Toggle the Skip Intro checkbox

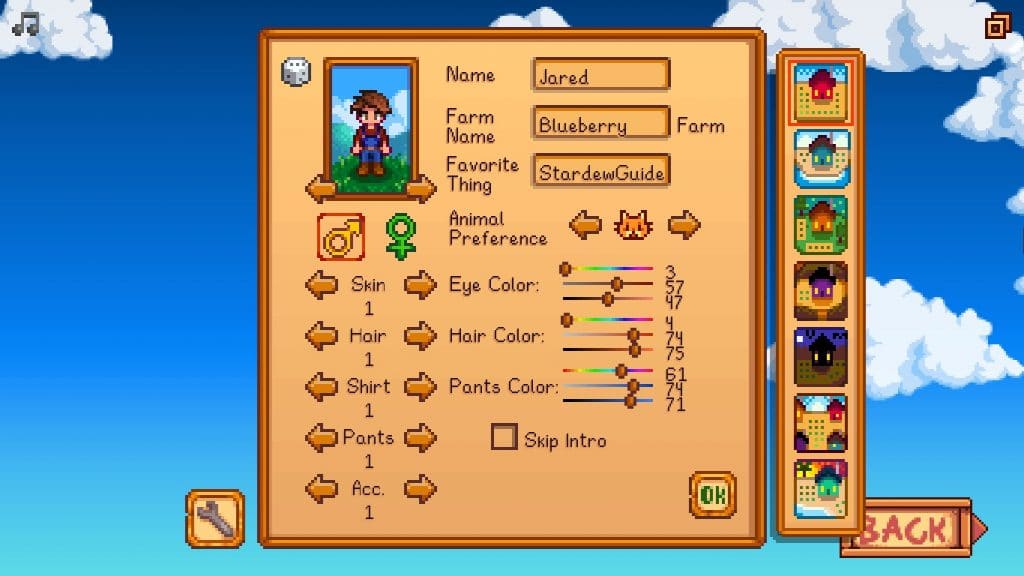point(505,438)
